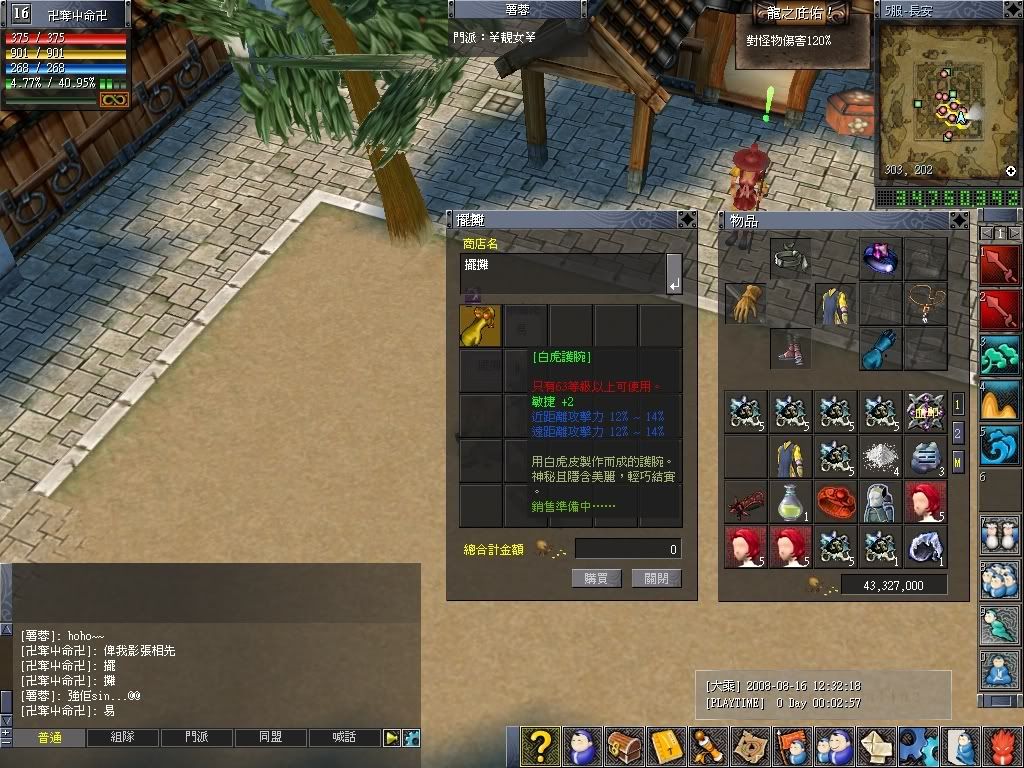Select the yellow bracer in the stall

(x=480, y=326)
